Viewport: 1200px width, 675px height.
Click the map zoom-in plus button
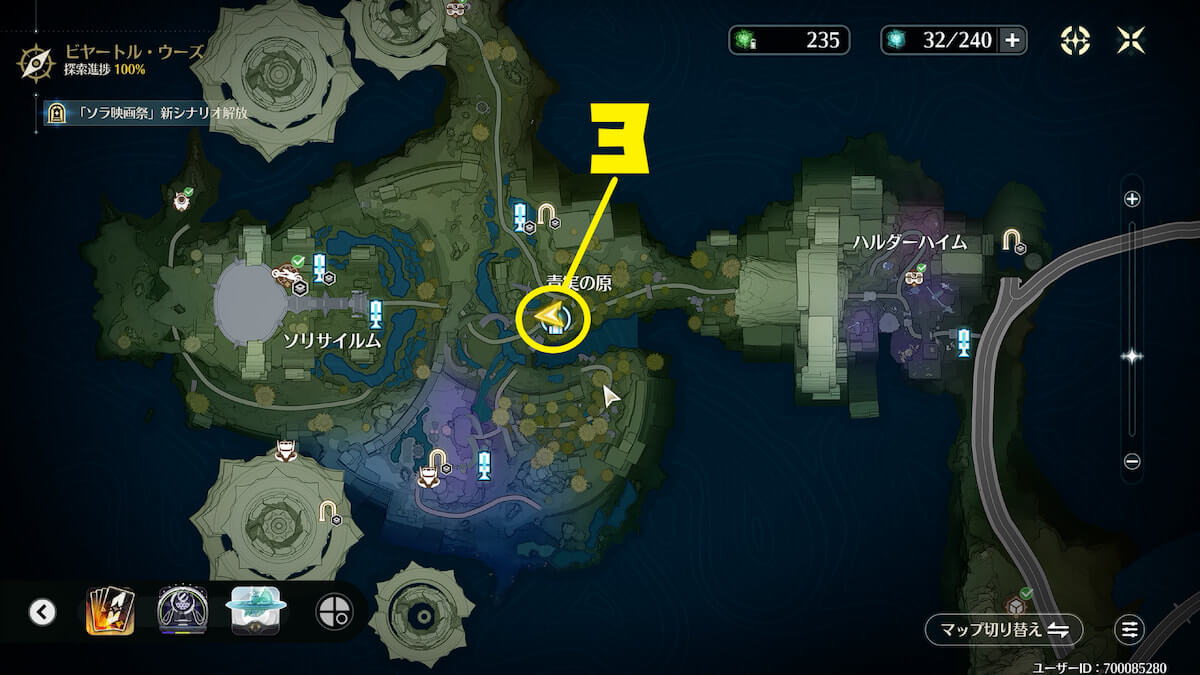[x=1132, y=199]
